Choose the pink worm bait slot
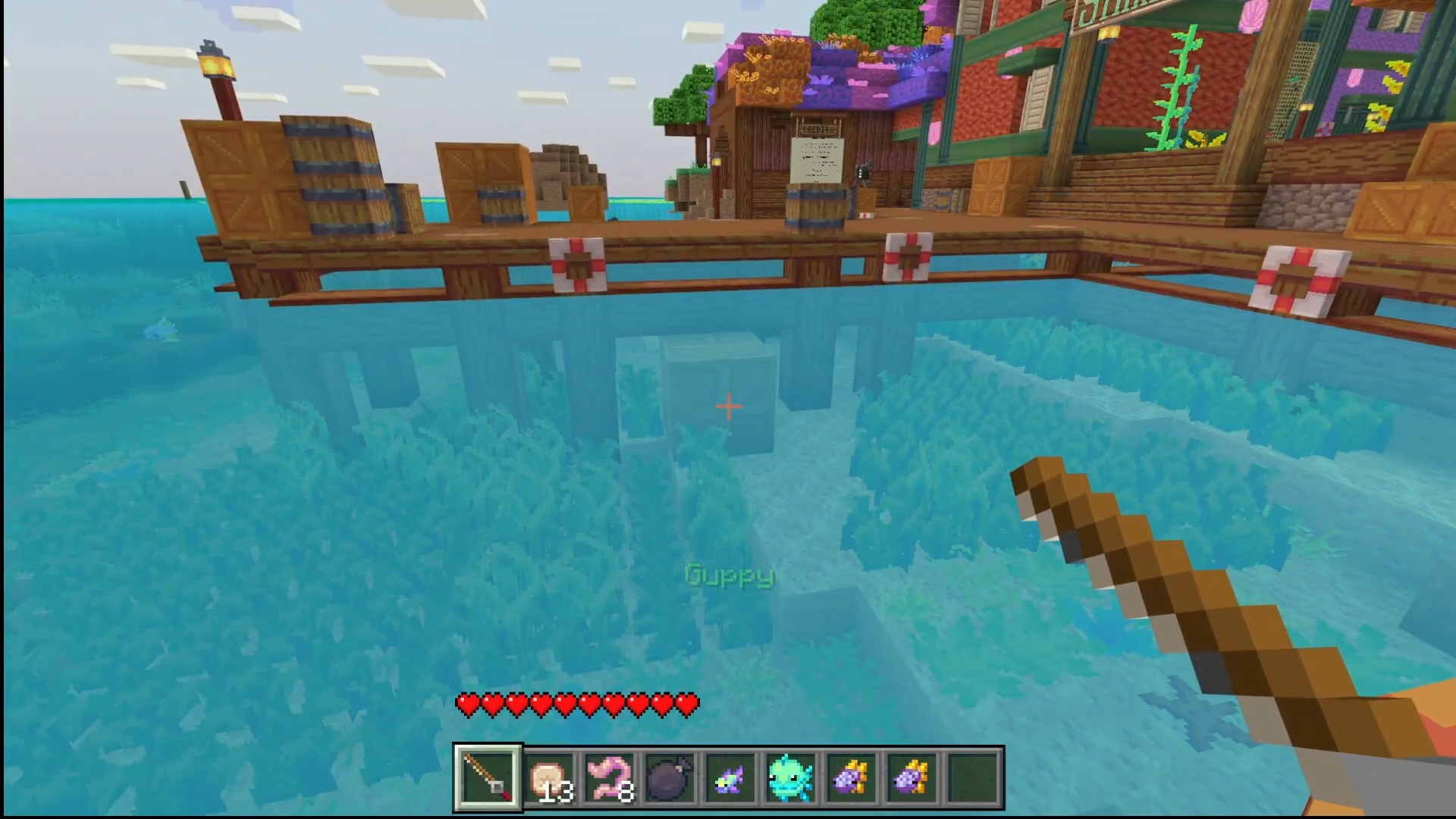The image size is (1456, 819). [x=610, y=777]
